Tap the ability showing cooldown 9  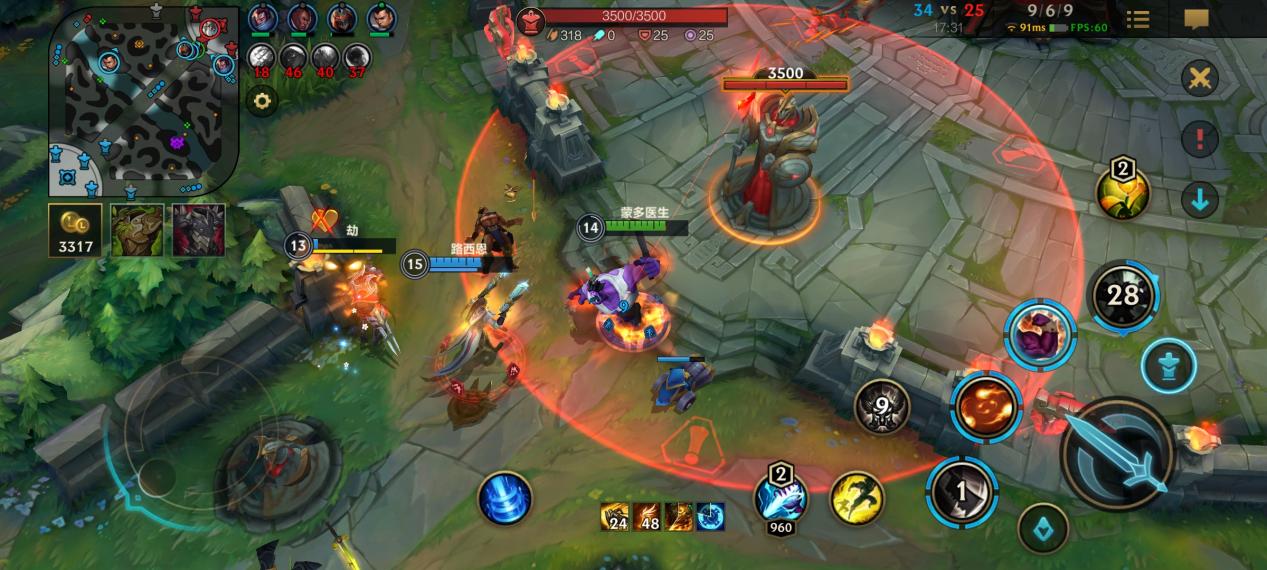click(882, 407)
